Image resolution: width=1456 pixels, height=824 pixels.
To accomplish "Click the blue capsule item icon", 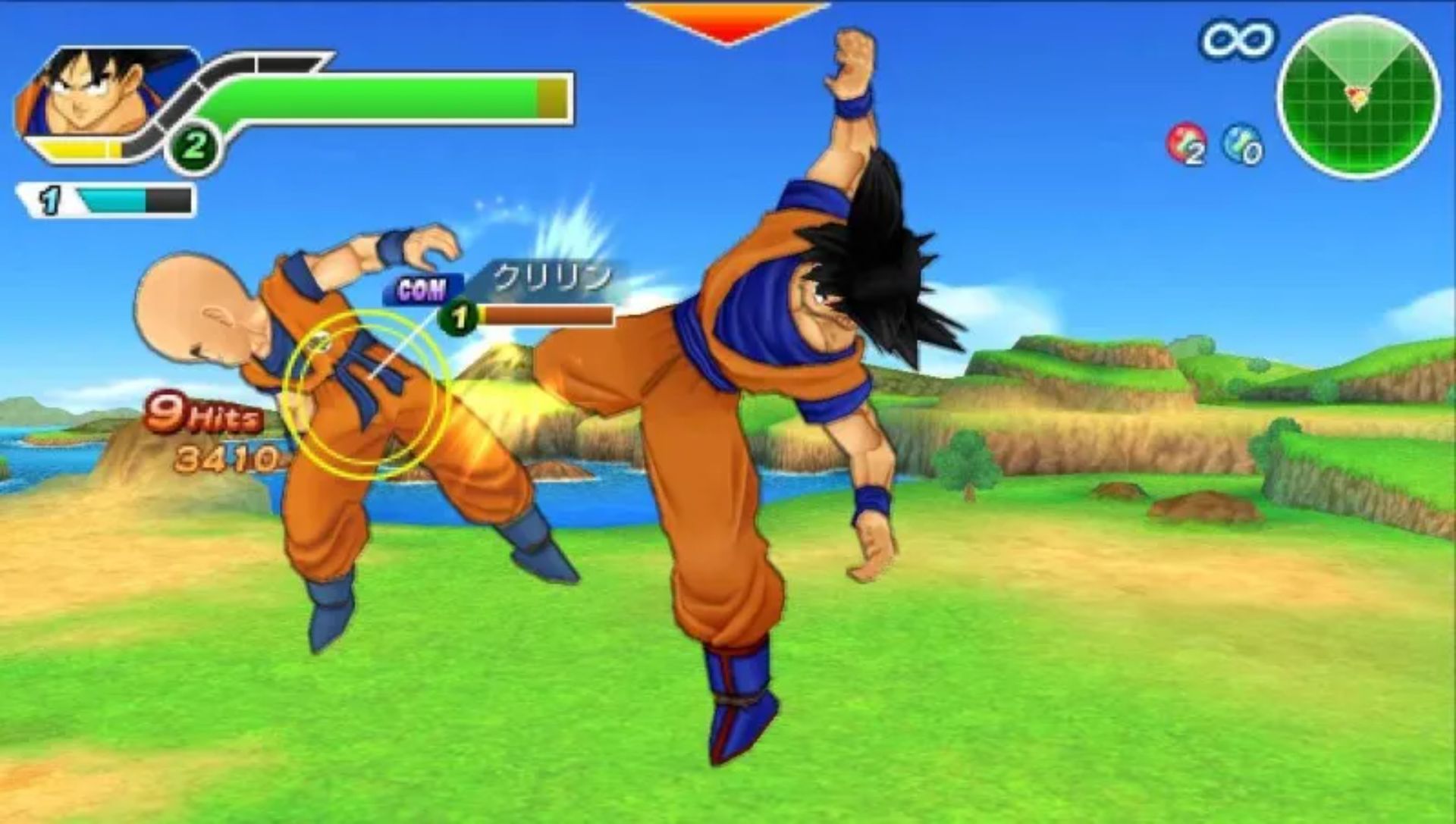I will (x=1241, y=144).
